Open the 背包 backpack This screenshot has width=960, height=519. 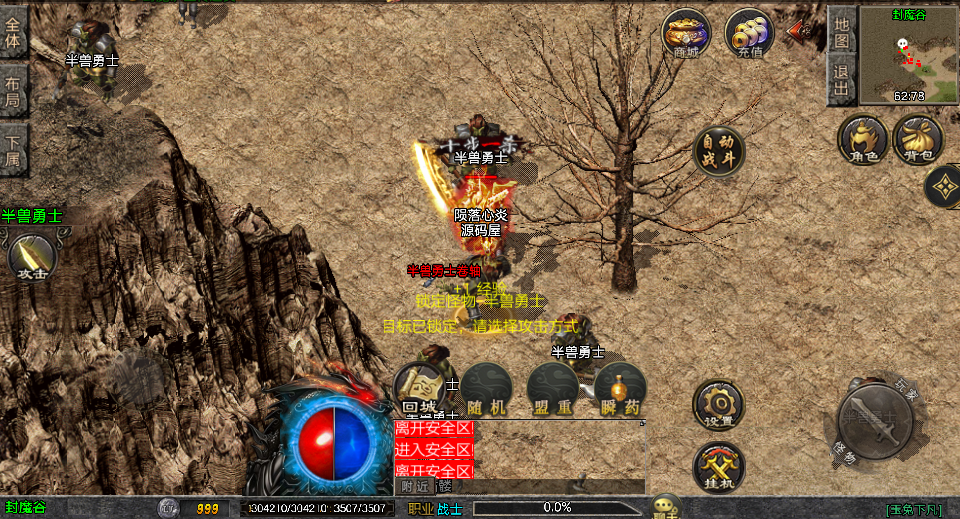[918, 140]
